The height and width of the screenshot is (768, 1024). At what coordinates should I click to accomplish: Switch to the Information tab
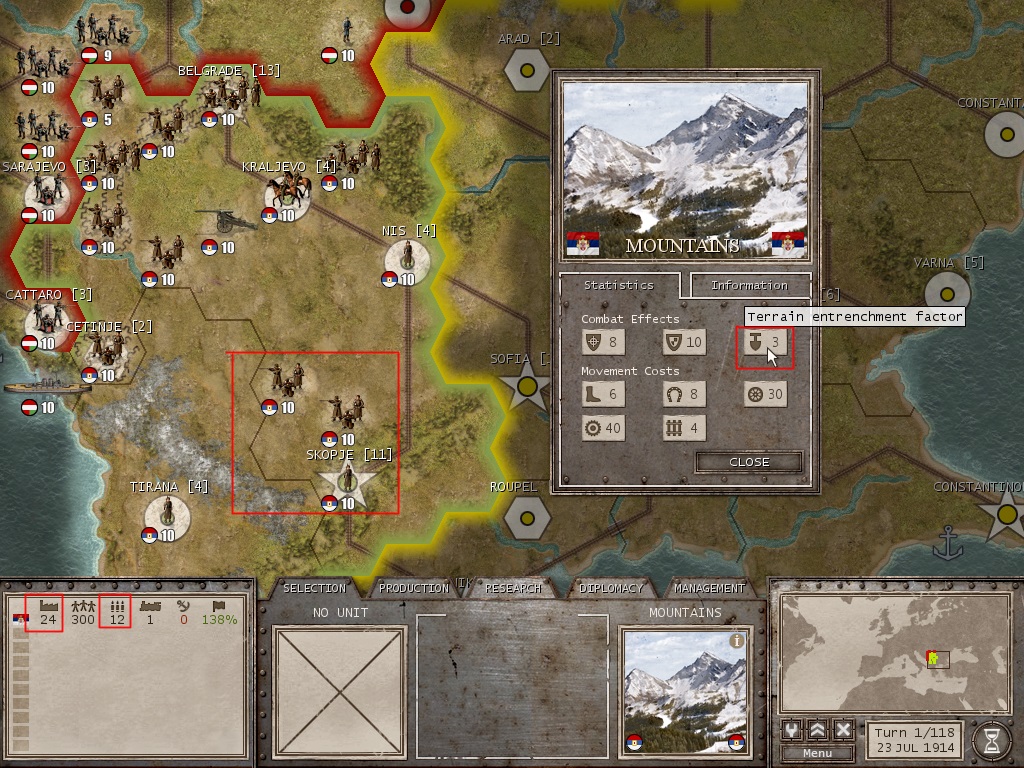pyautogui.click(x=749, y=285)
